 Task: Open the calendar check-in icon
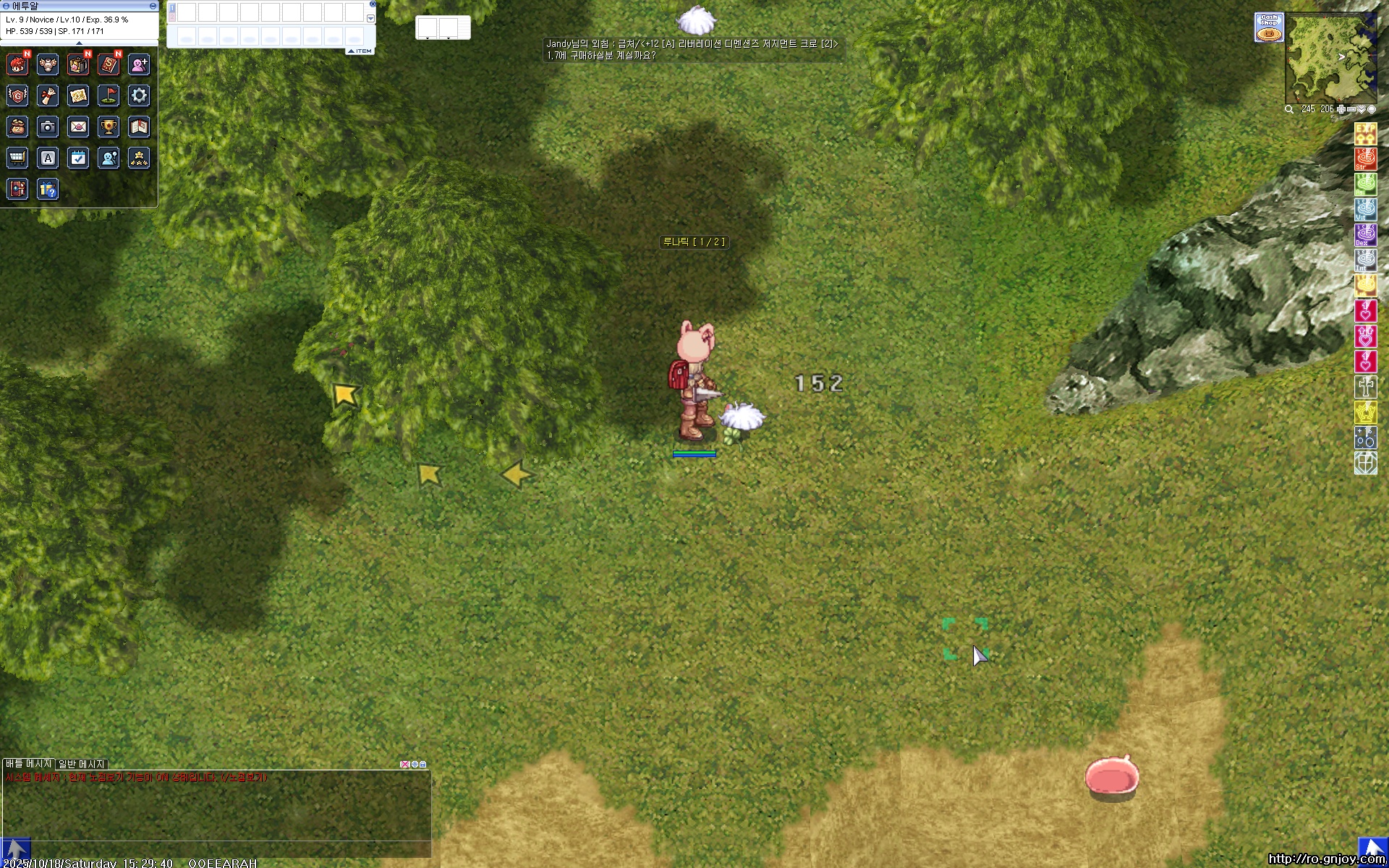(x=78, y=158)
